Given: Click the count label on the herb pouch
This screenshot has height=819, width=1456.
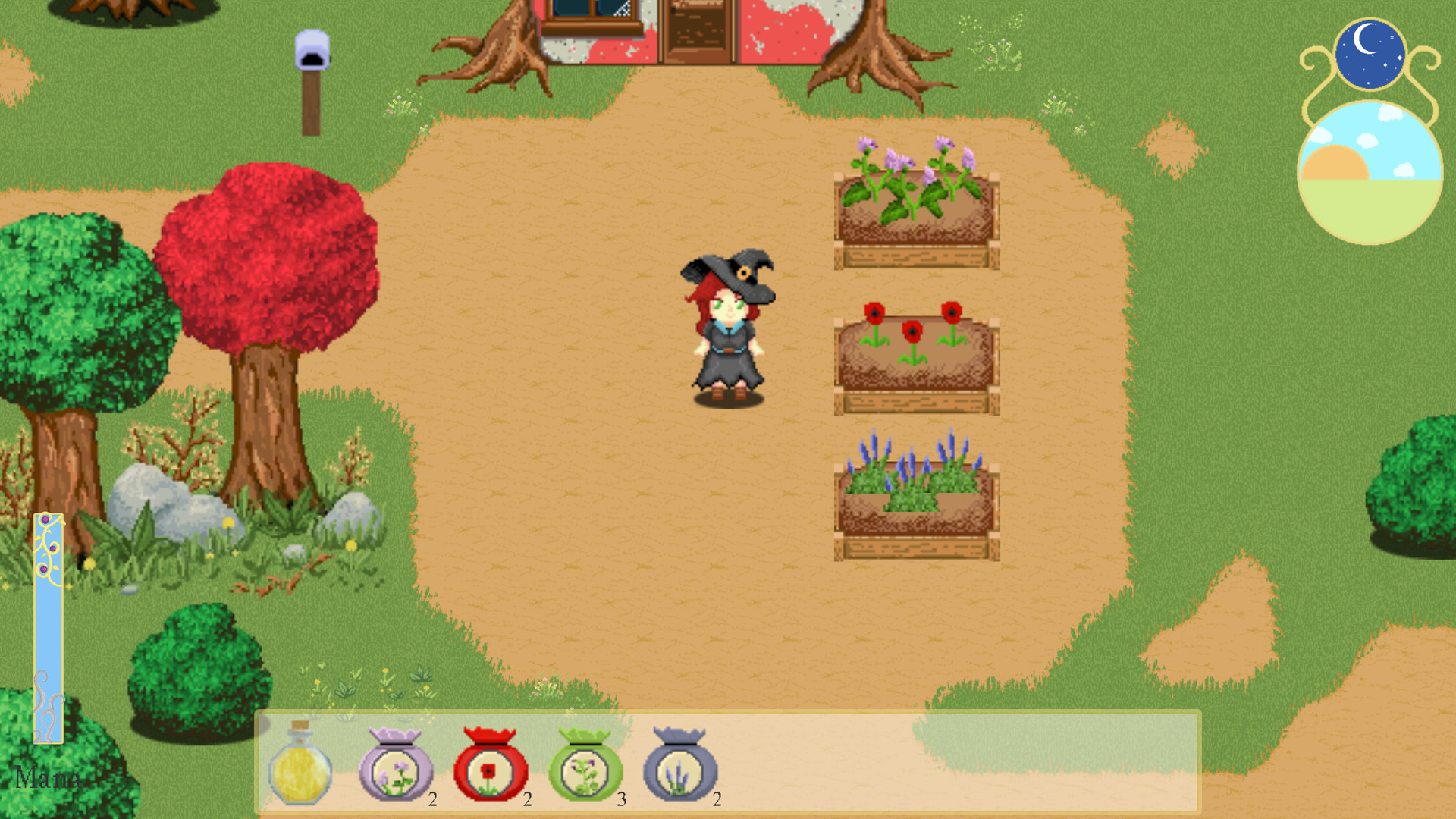Looking at the screenshot, I should click(620, 797).
